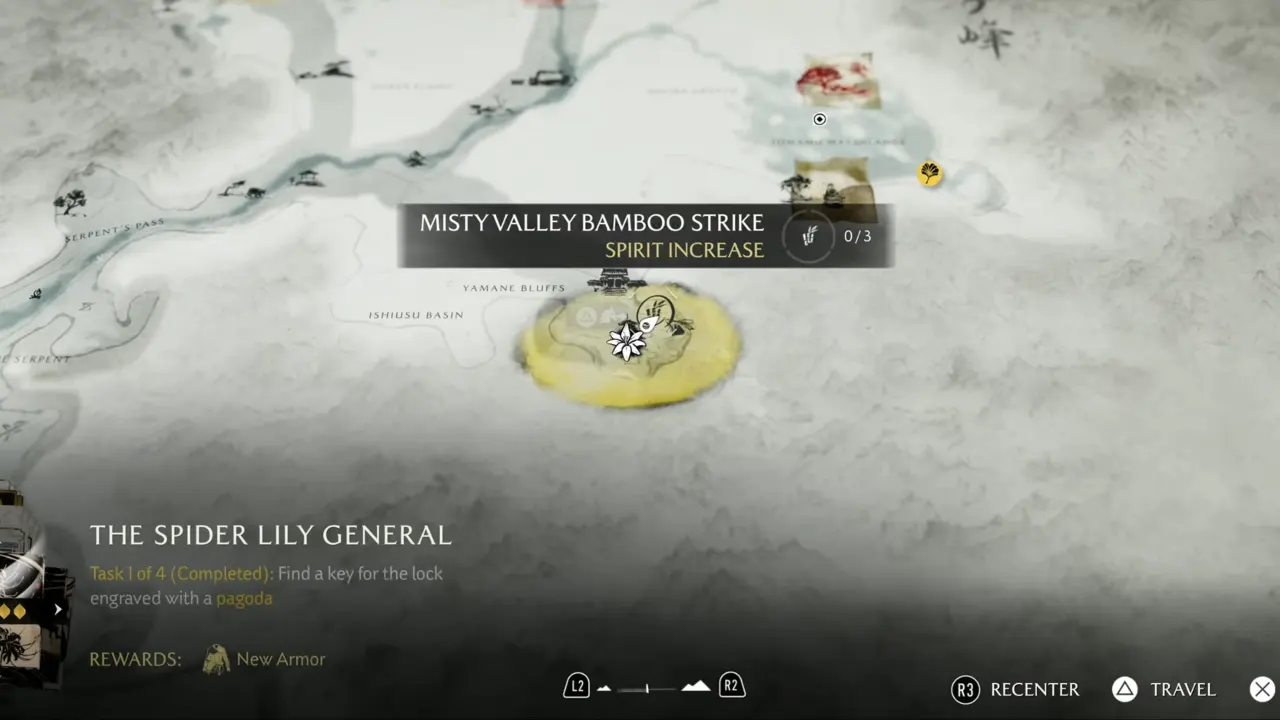Viewport: 1280px width, 720px height.
Task: Open the red tree painting card
Action: point(839,80)
